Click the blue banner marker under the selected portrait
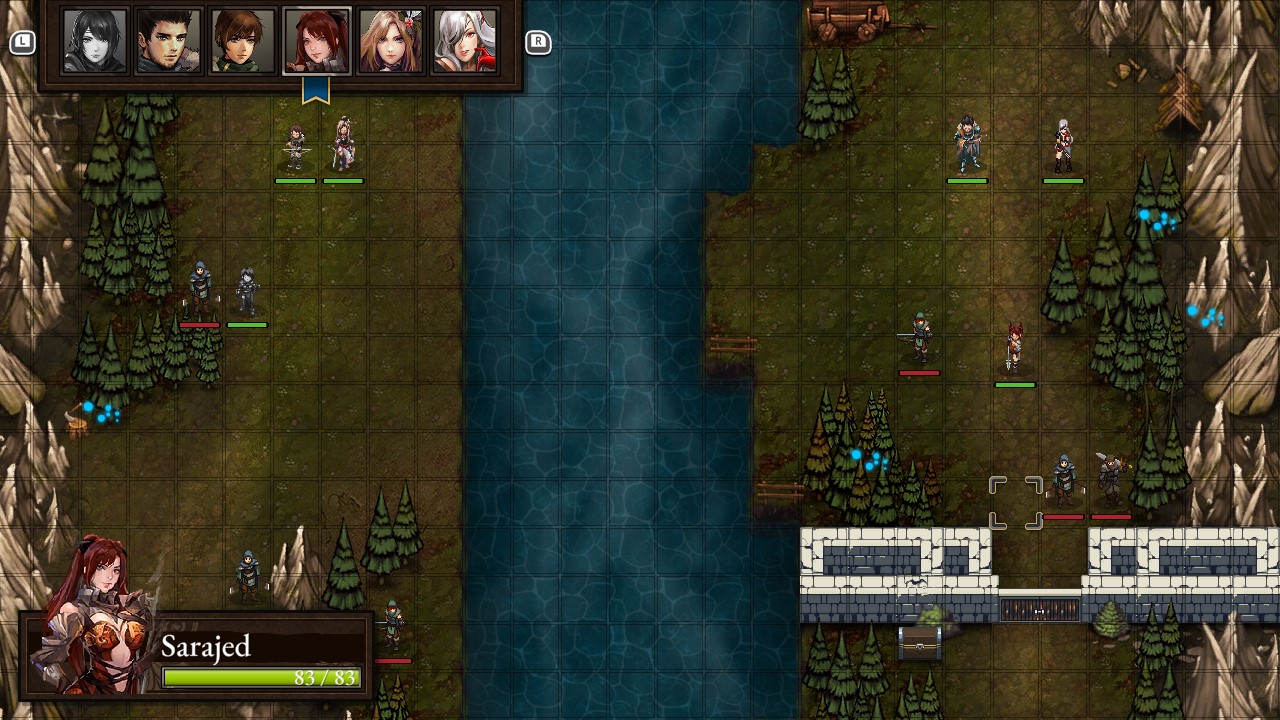The height and width of the screenshot is (720, 1280). (x=317, y=89)
